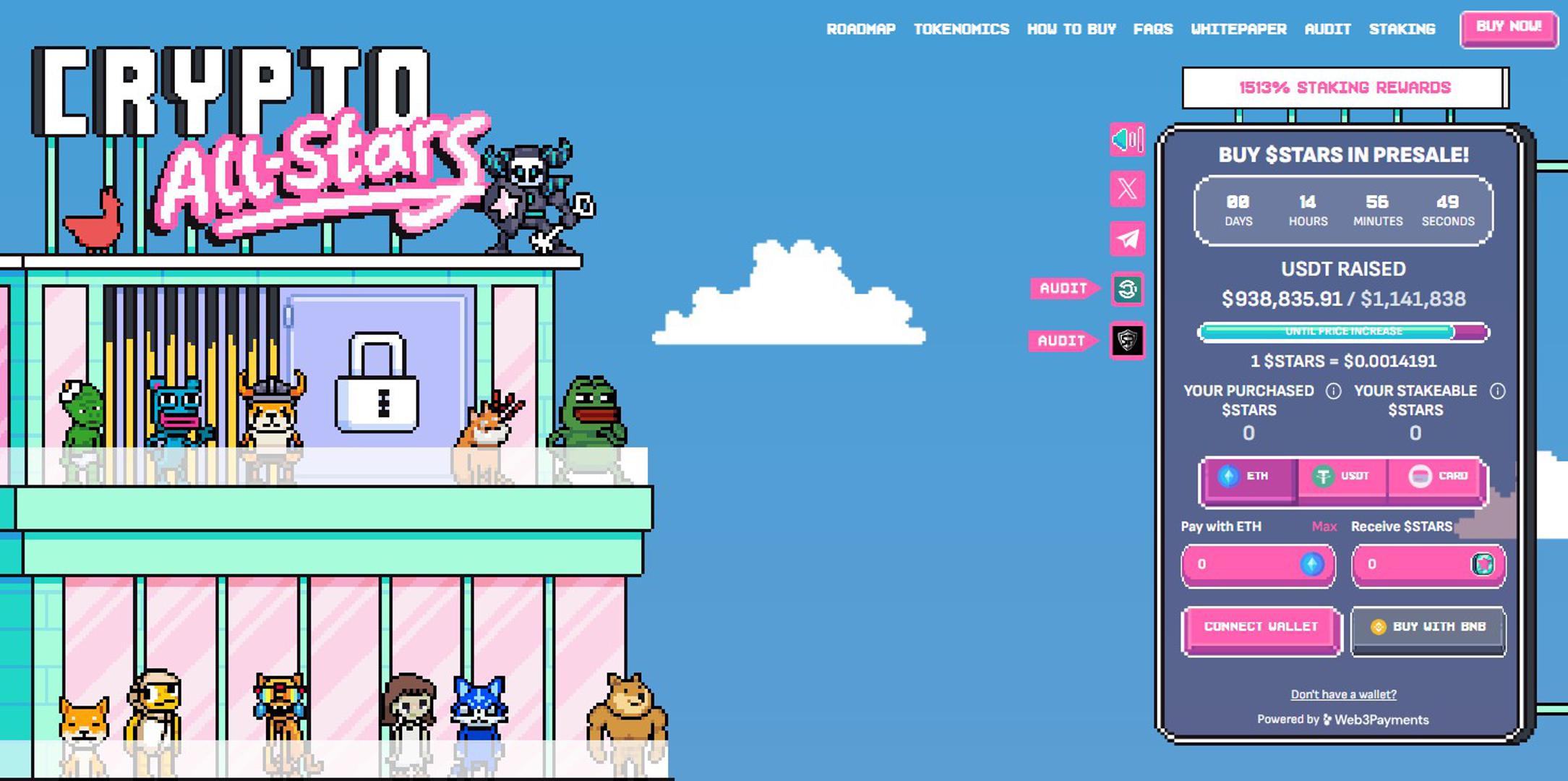Choose the Buy with BNB button

tap(1428, 628)
